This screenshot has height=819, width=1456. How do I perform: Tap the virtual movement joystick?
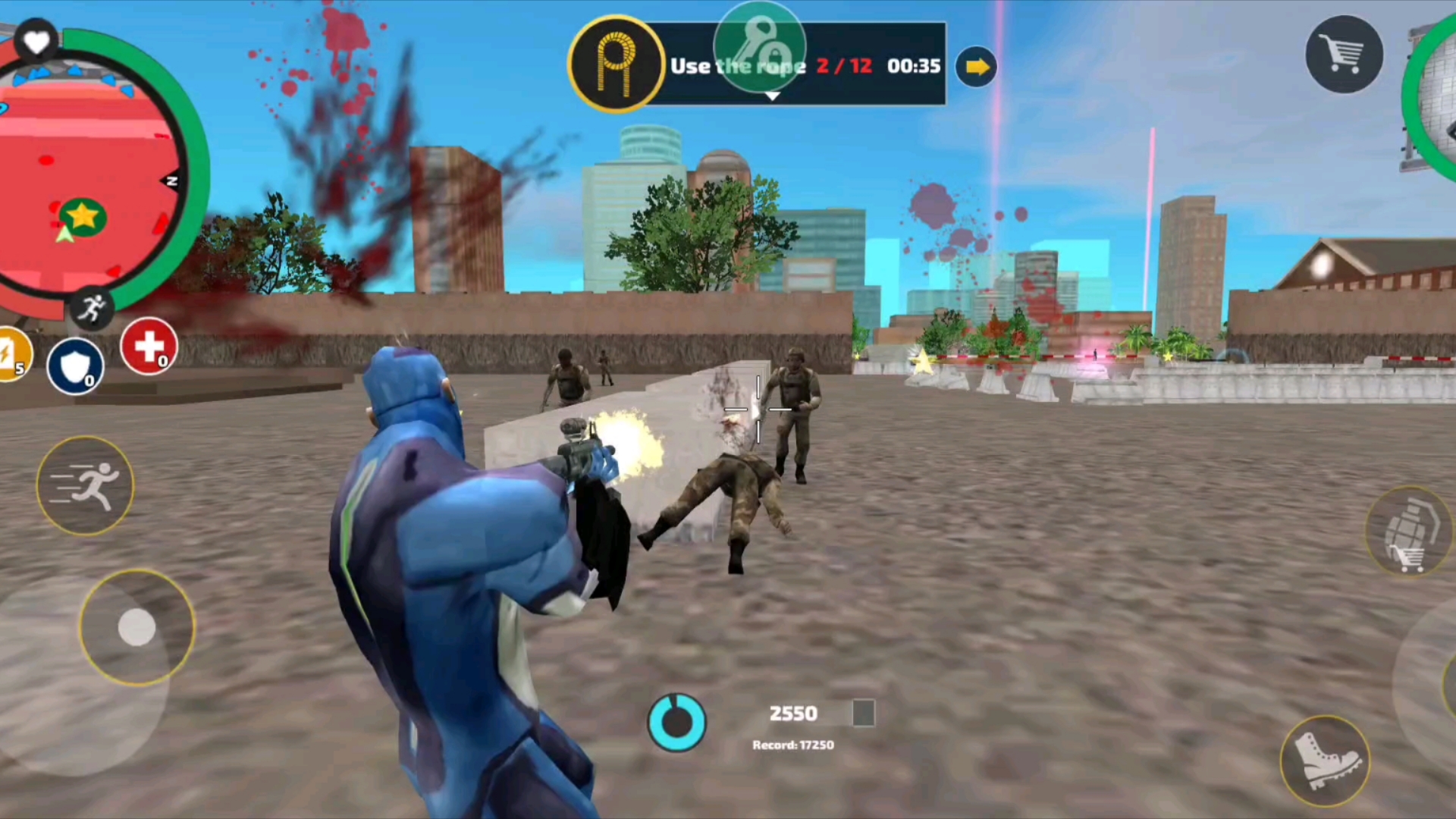point(137,627)
